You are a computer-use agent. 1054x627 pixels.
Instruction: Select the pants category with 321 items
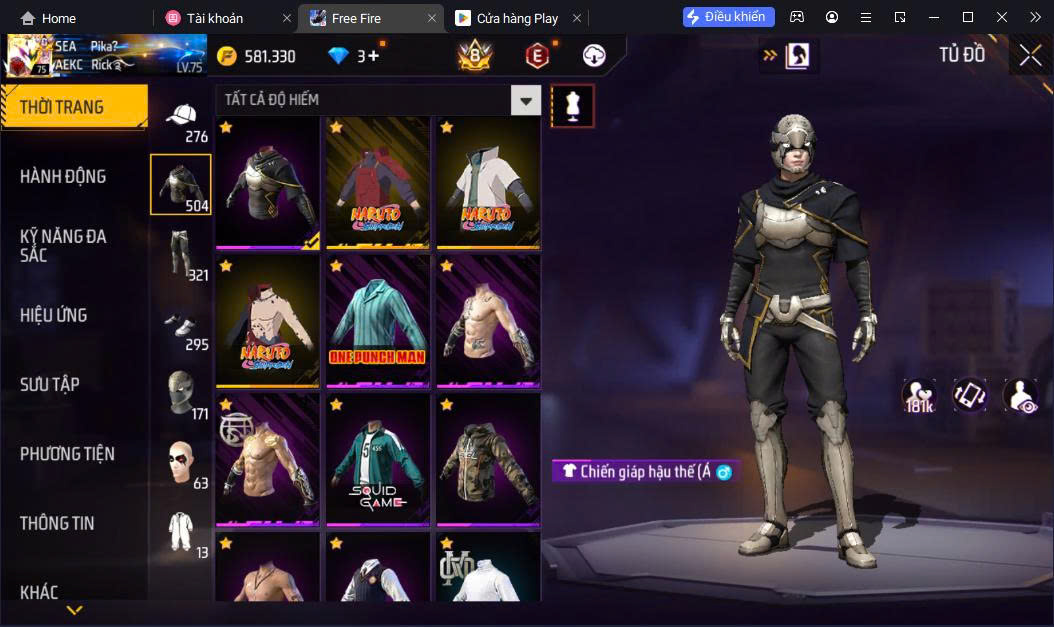click(182, 254)
